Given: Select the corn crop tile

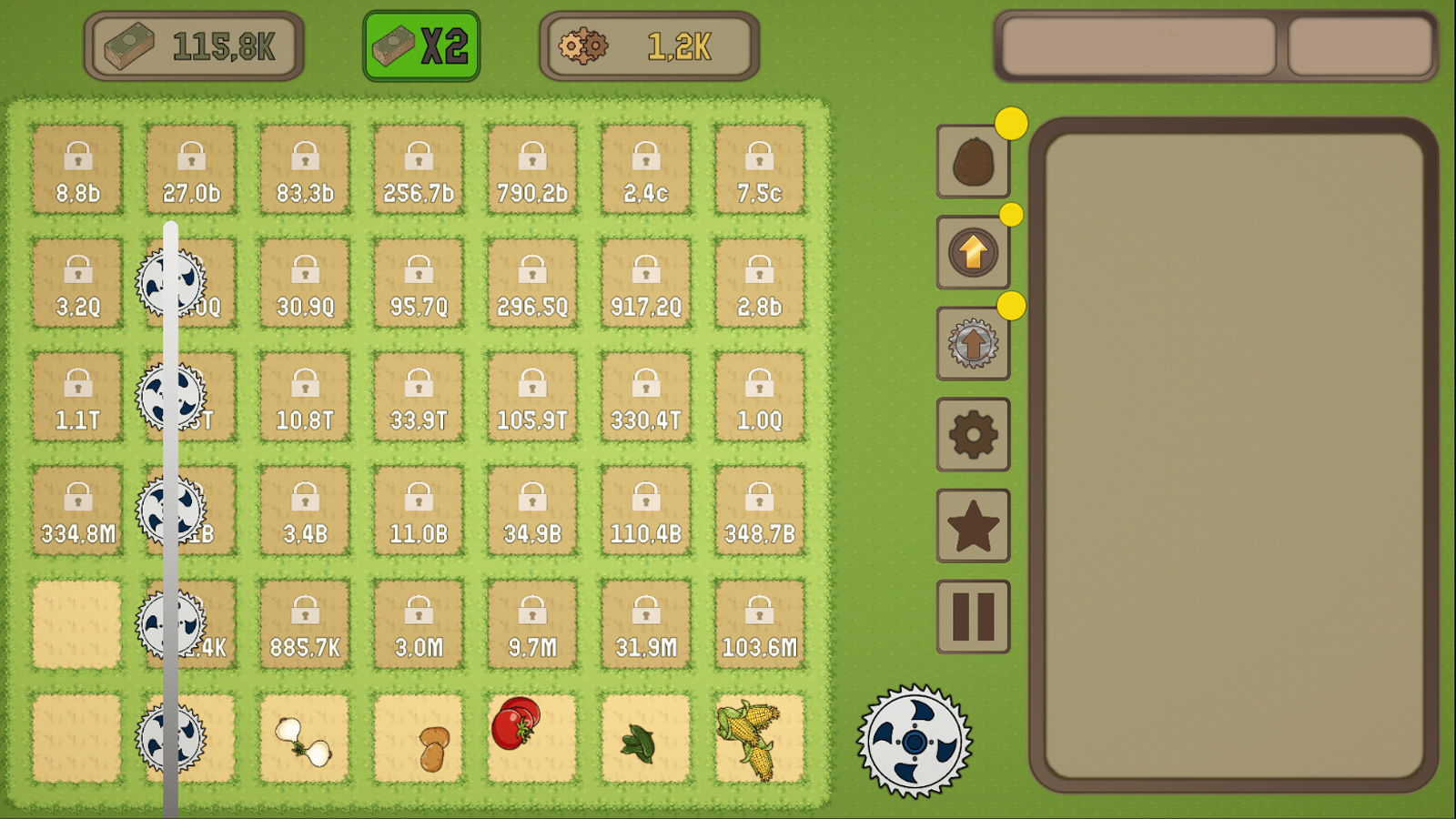Looking at the screenshot, I should [760, 739].
